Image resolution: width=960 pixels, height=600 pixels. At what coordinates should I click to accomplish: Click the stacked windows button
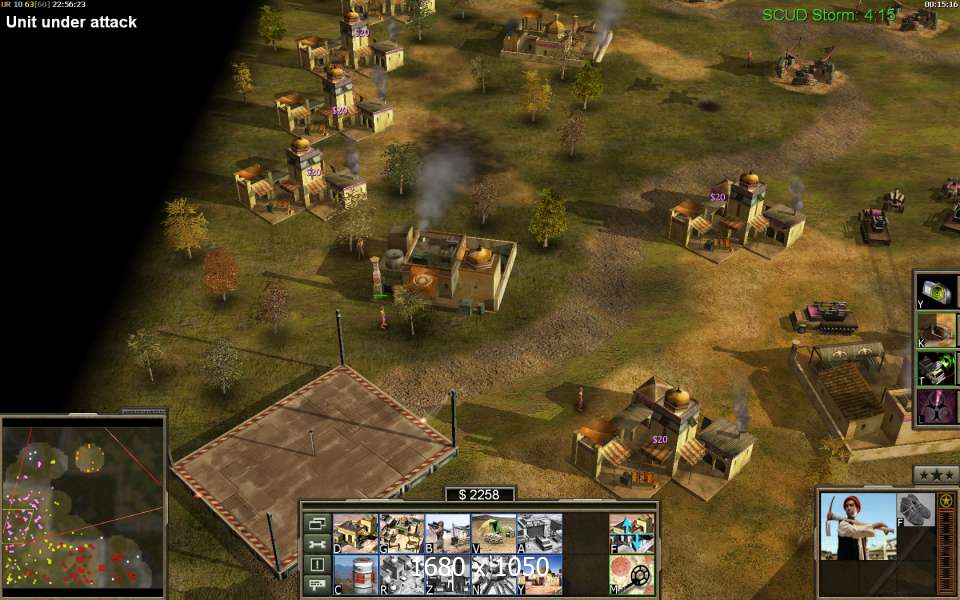[x=317, y=523]
